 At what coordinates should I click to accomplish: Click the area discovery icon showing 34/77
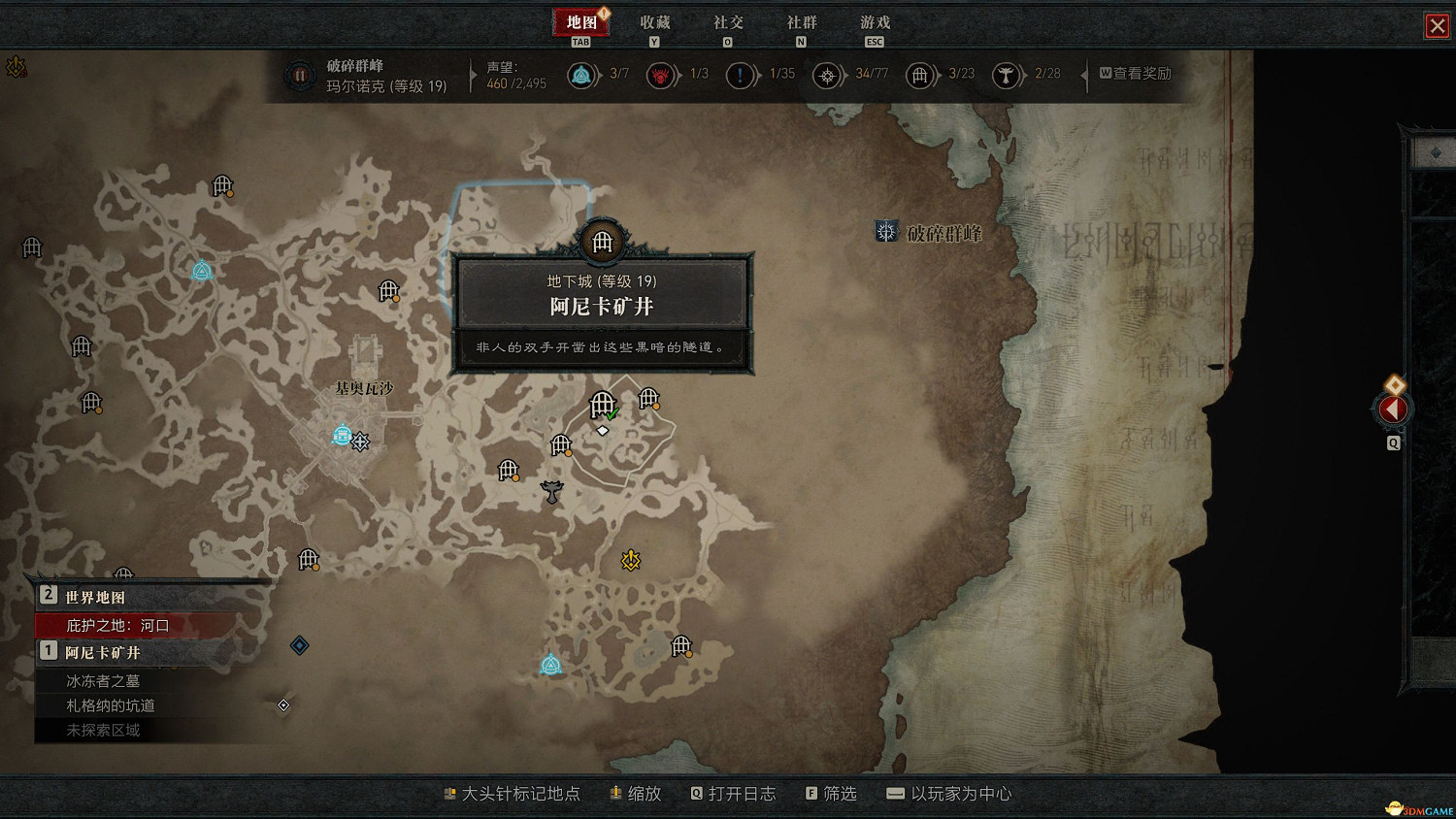point(827,75)
